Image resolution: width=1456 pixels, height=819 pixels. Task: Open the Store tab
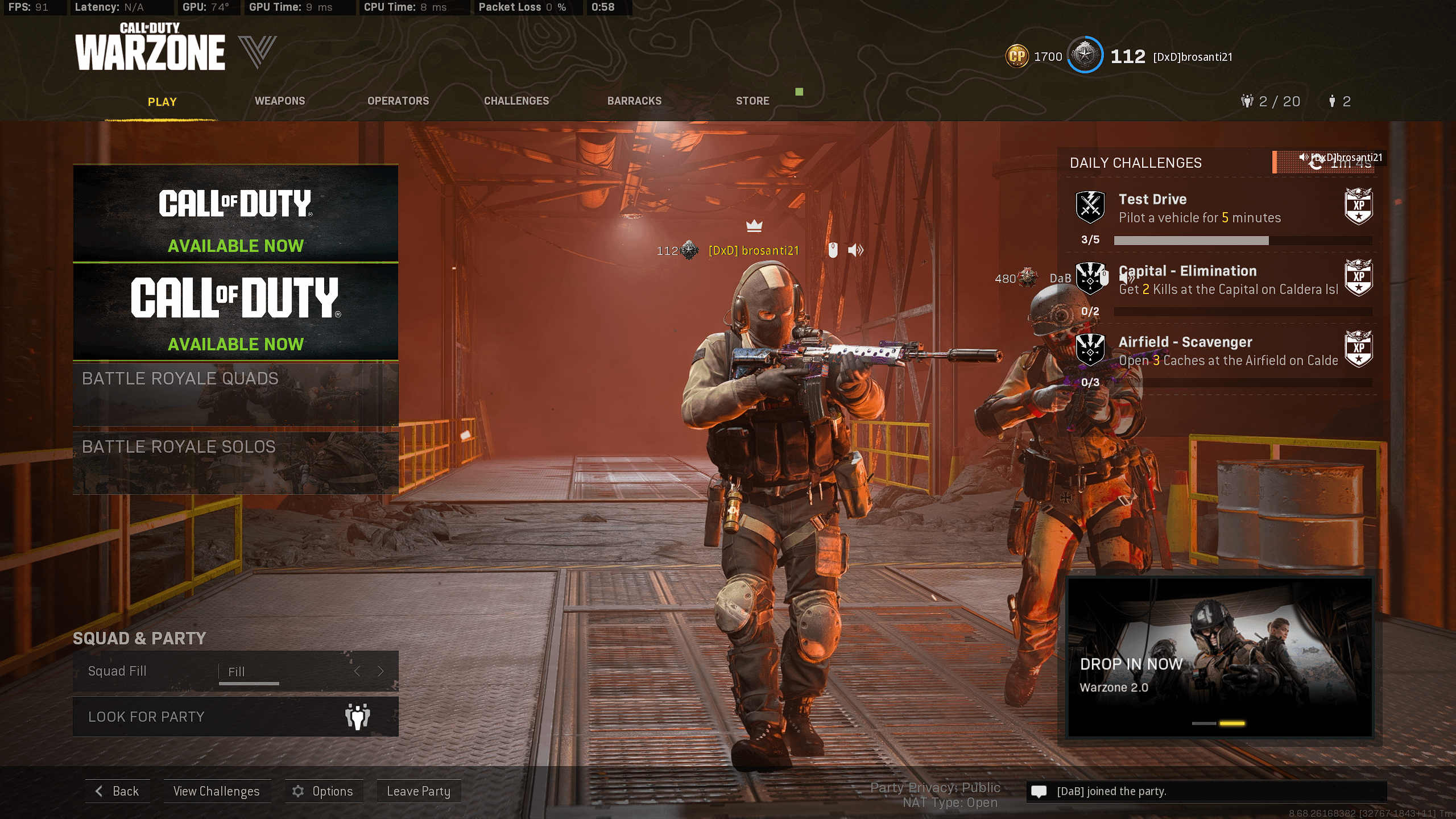point(752,101)
